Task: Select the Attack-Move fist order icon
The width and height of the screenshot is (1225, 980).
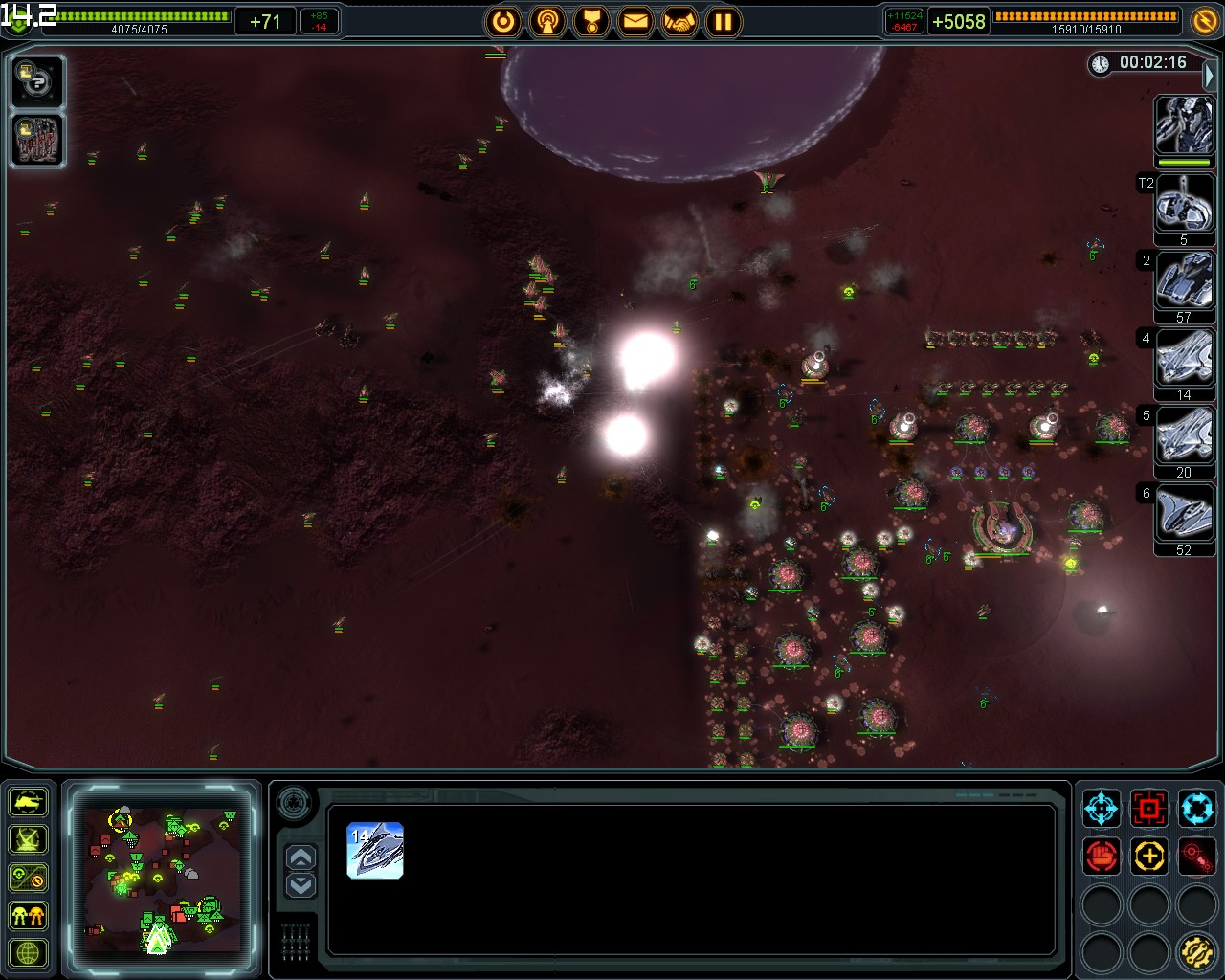Action: point(1101,857)
